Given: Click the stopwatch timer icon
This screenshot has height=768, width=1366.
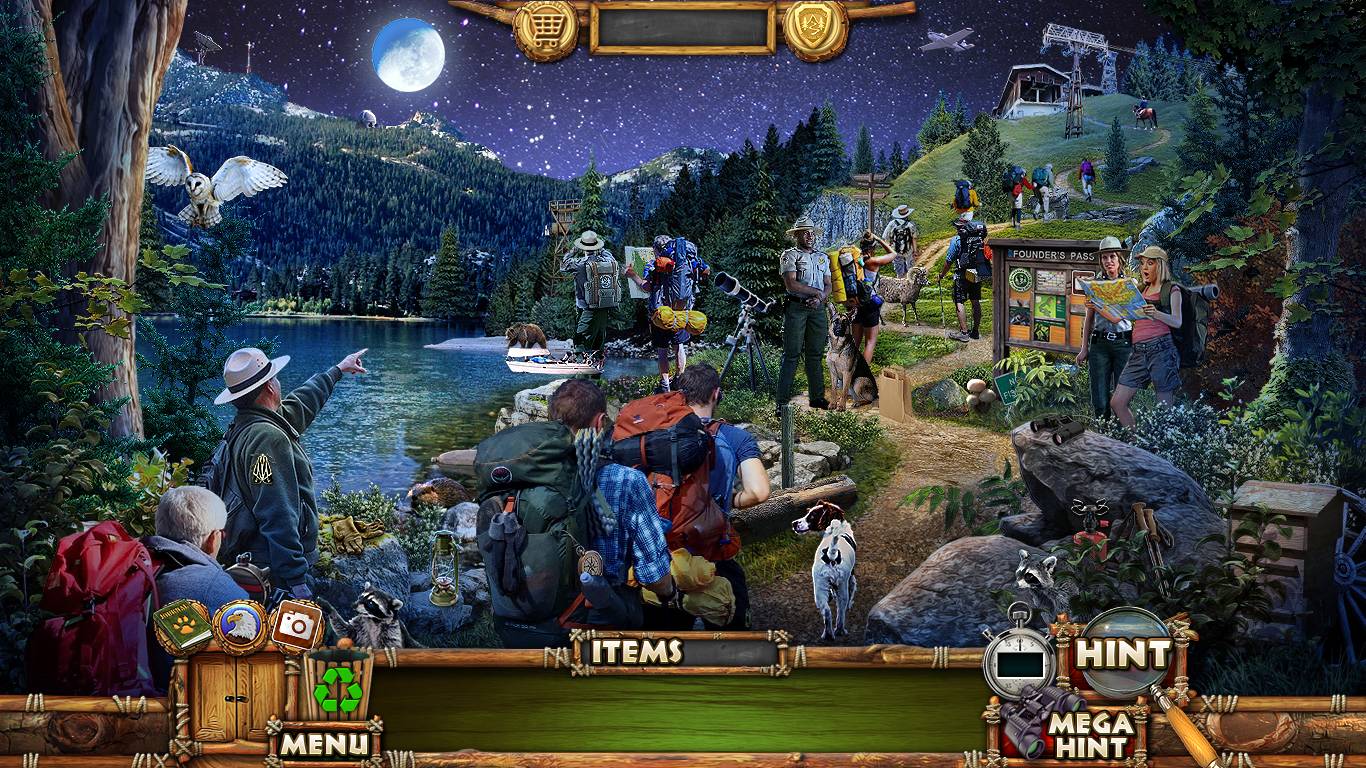Looking at the screenshot, I should pyautogui.click(x=1017, y=660).
